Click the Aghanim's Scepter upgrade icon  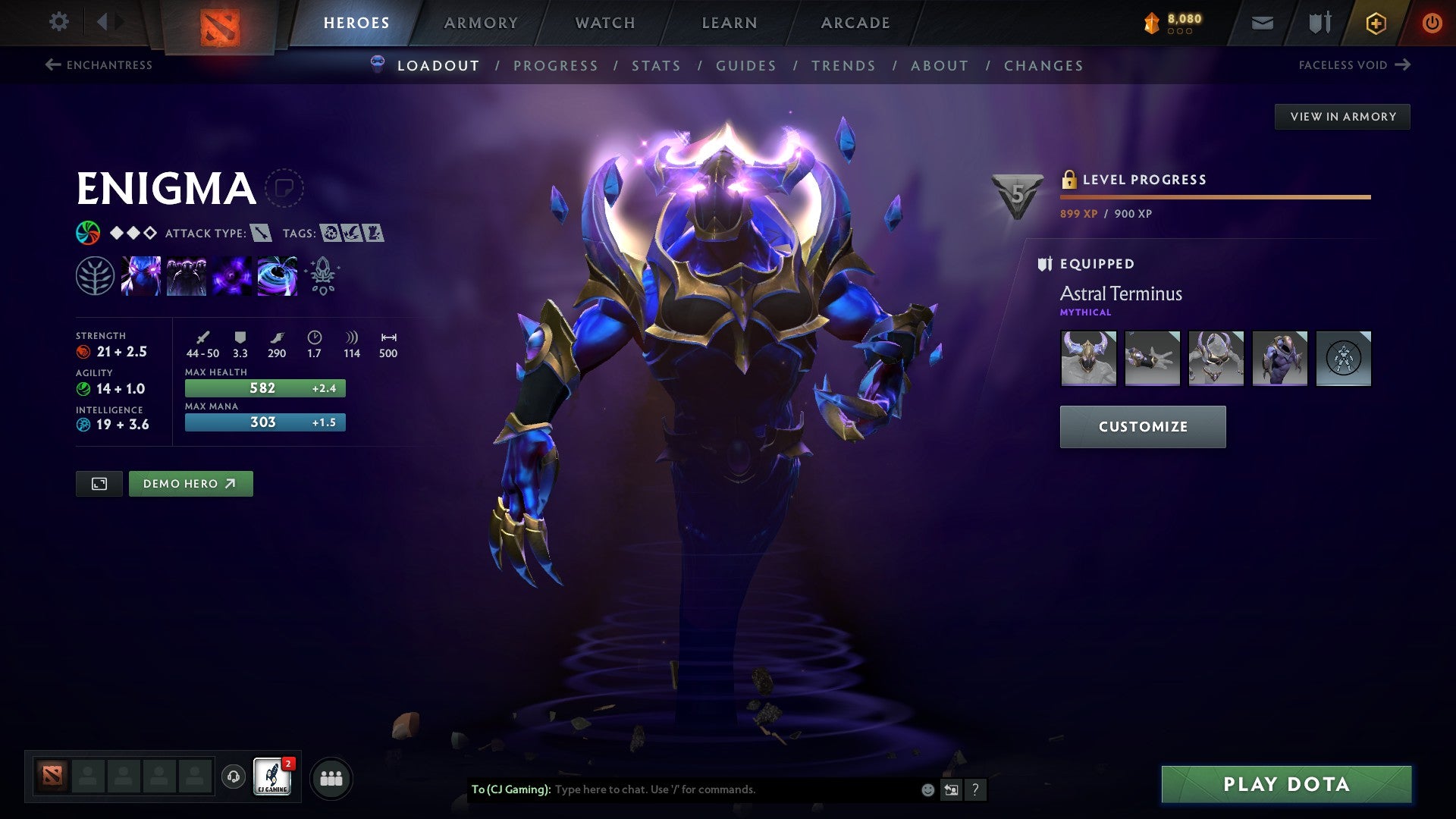(322, 277)
